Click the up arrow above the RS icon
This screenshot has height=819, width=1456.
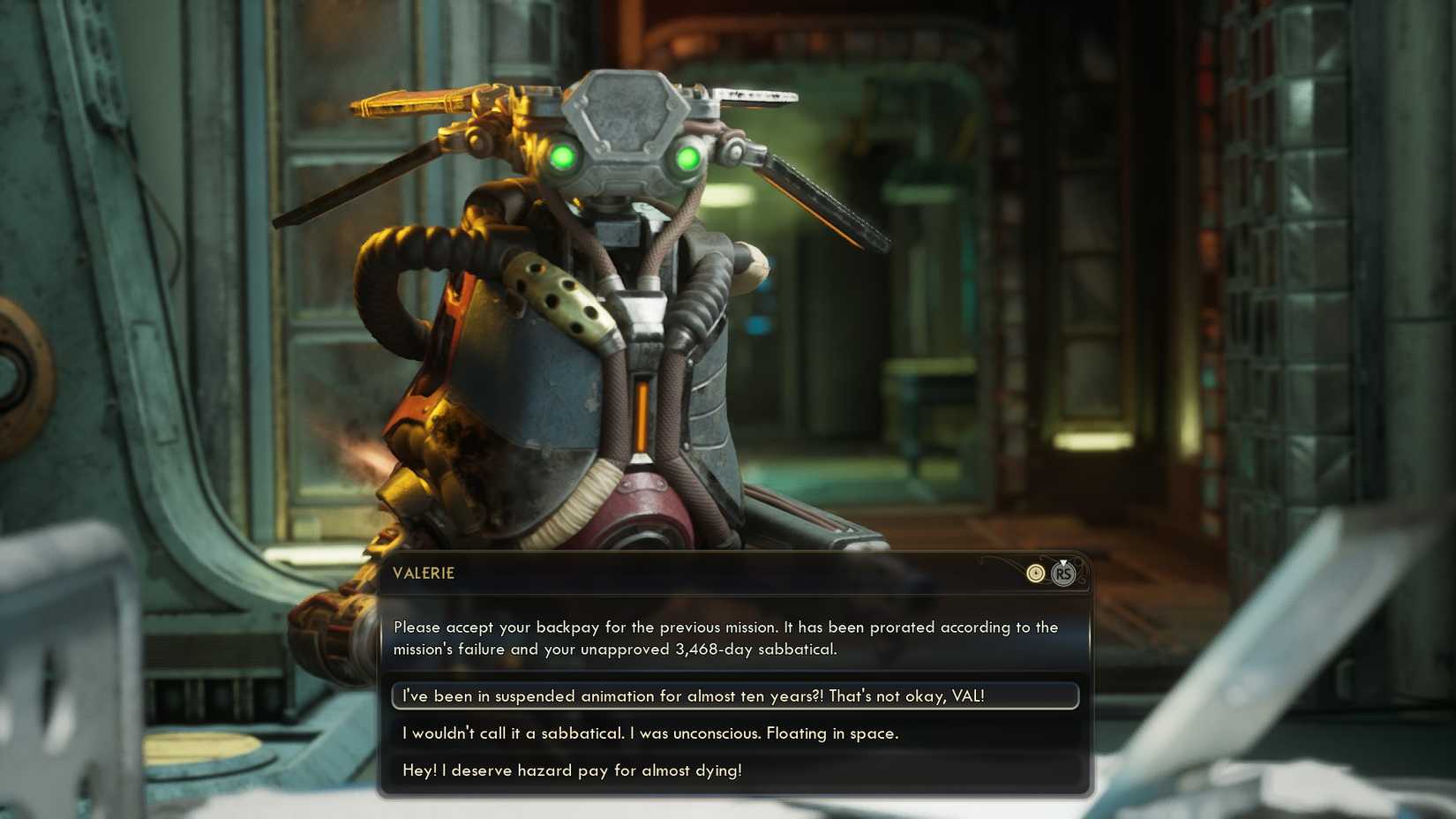1063,562
